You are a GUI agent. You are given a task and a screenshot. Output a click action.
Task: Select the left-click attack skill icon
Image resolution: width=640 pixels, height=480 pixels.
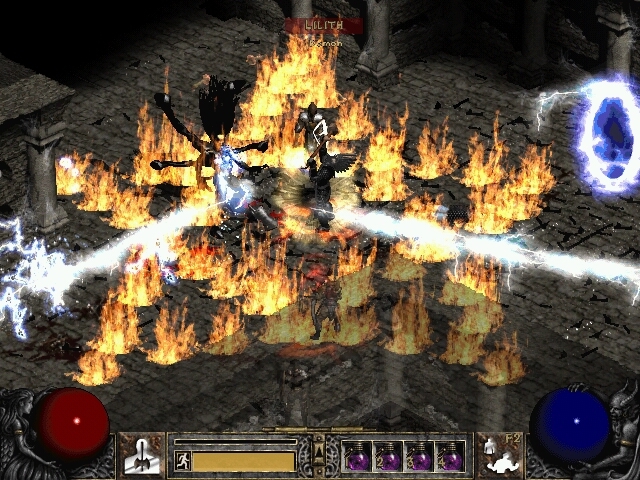[141, 454]
